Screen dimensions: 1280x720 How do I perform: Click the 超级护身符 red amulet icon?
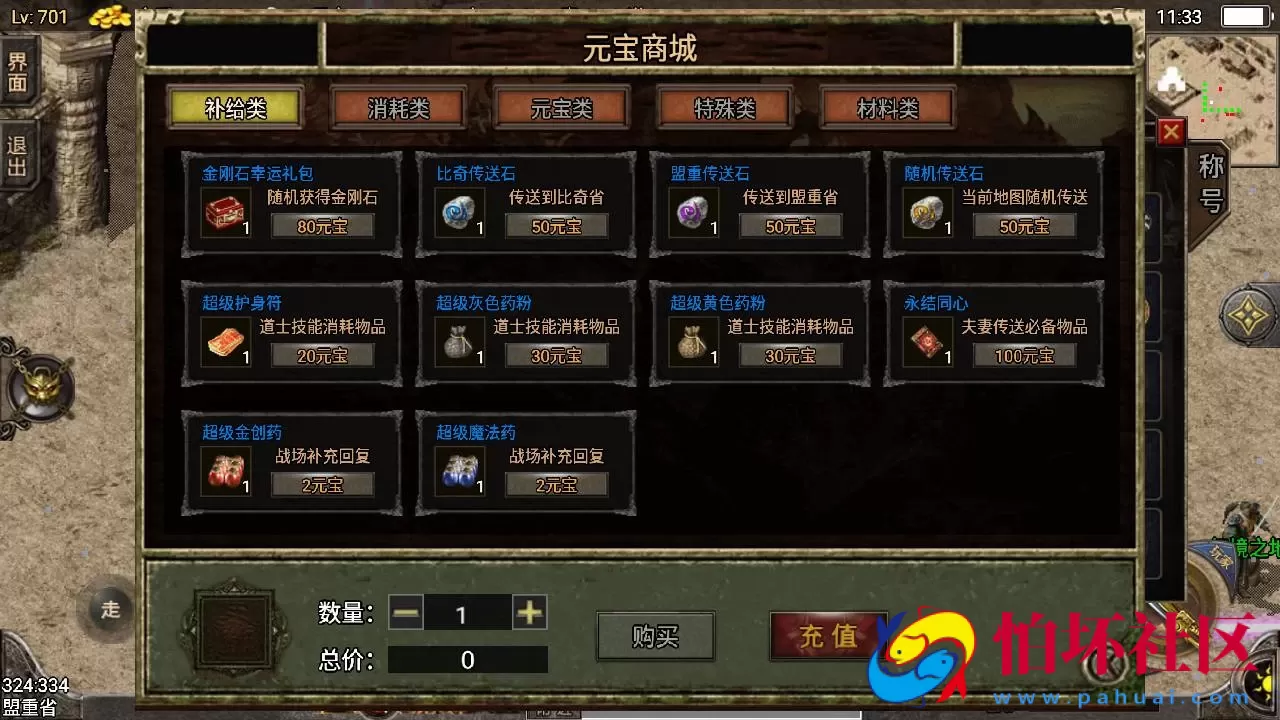tap(224, 340)
